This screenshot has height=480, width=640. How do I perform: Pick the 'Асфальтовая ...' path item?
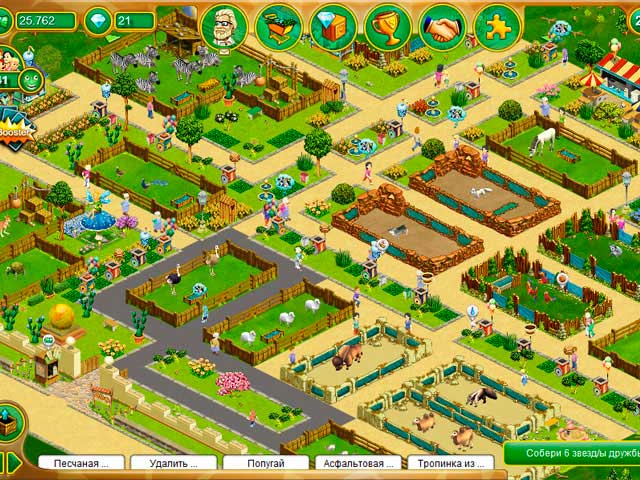tap(358, 463)
